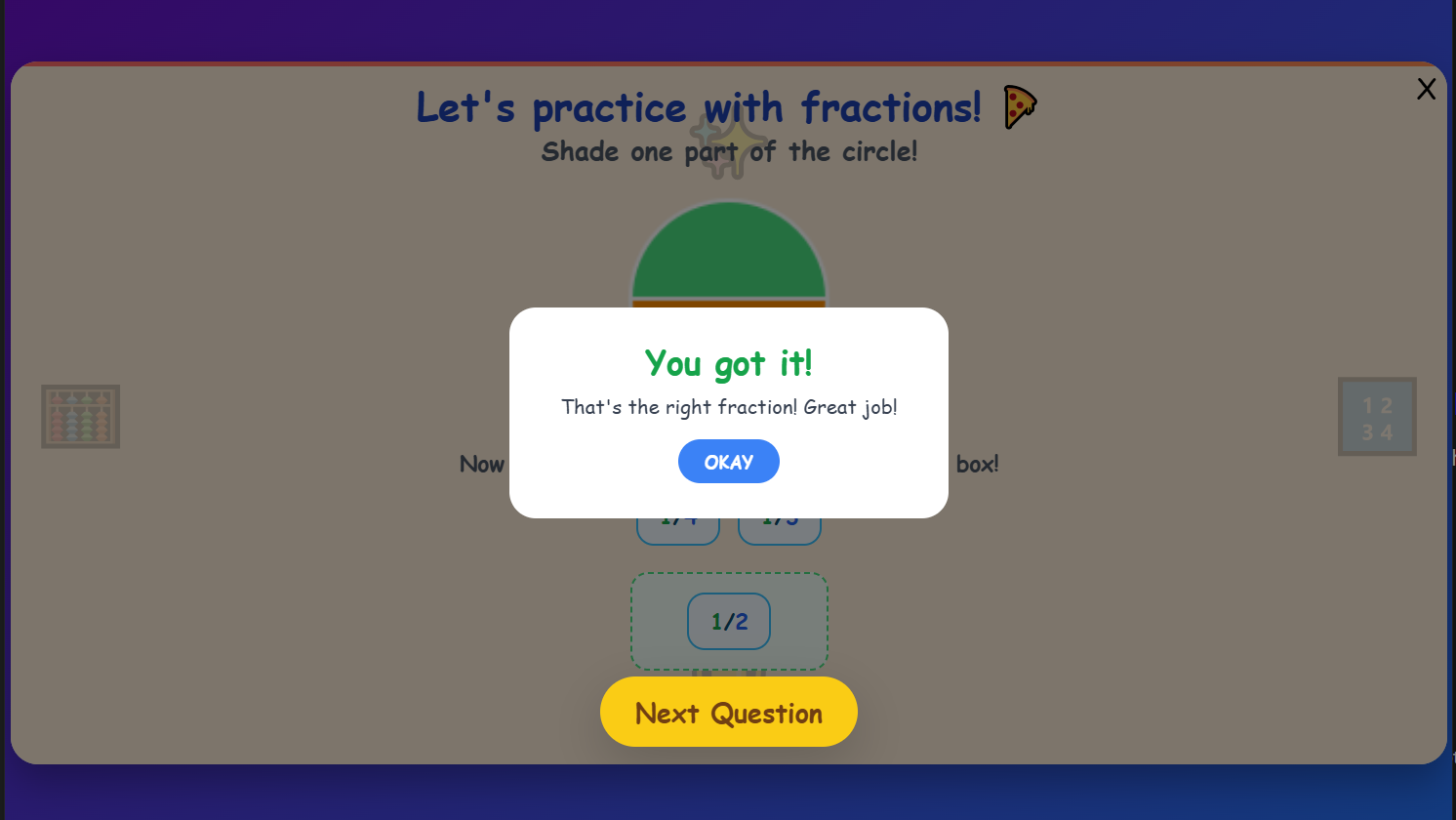
Task: Select the 1/2 fraction tile
Action: coord(729,621)
